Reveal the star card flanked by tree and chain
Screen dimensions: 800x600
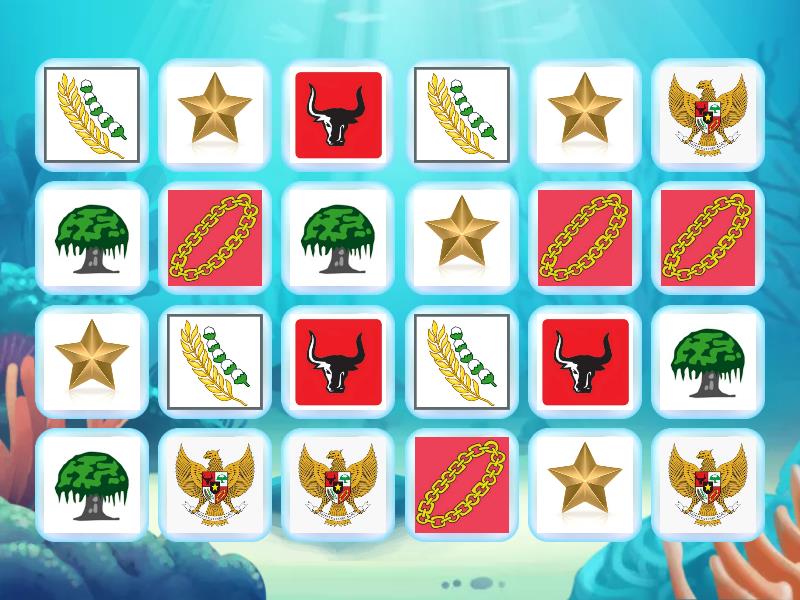[x=461, y=237]
